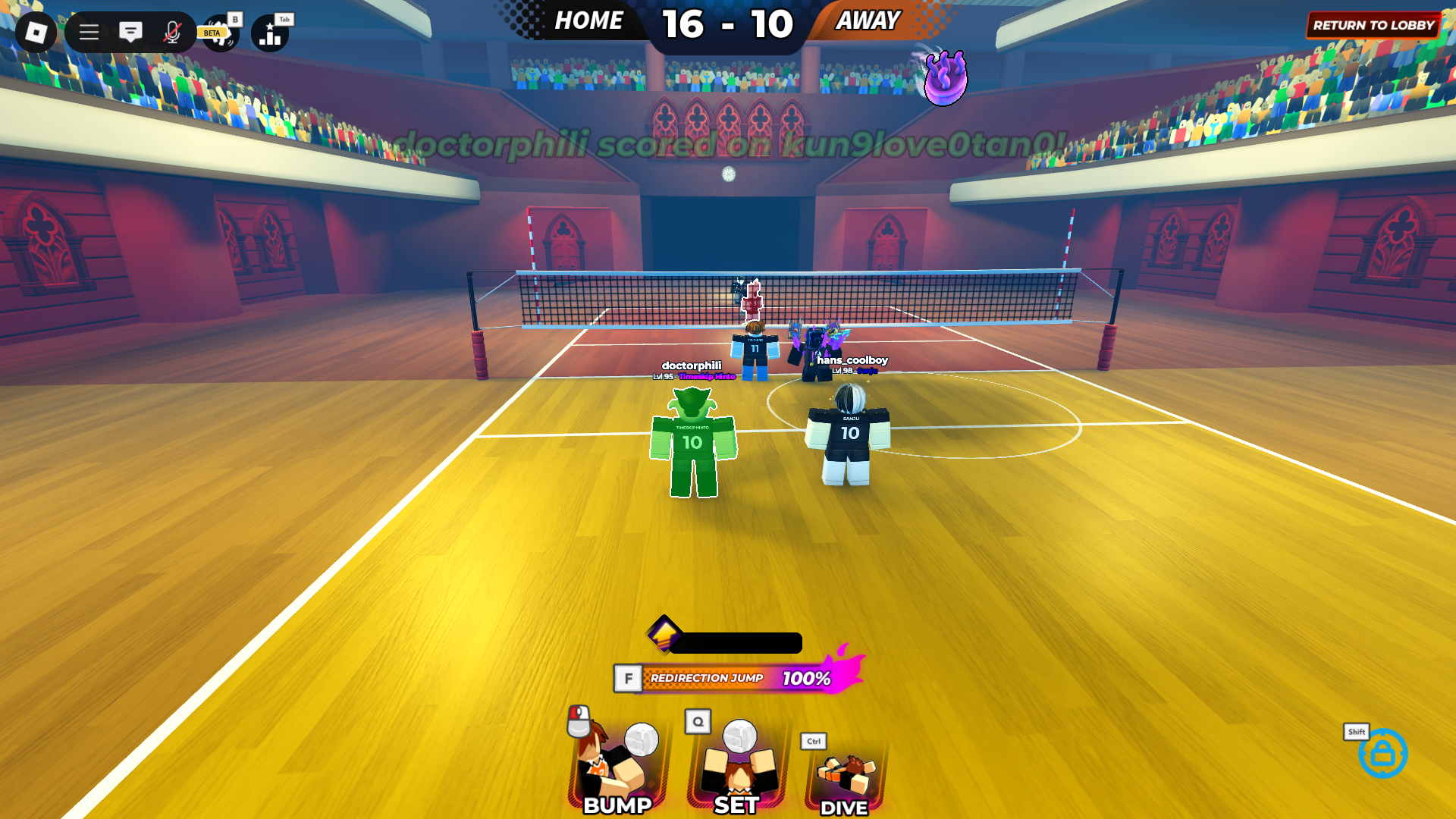Open the BETA emotes icon

click(x=221, y=34)
